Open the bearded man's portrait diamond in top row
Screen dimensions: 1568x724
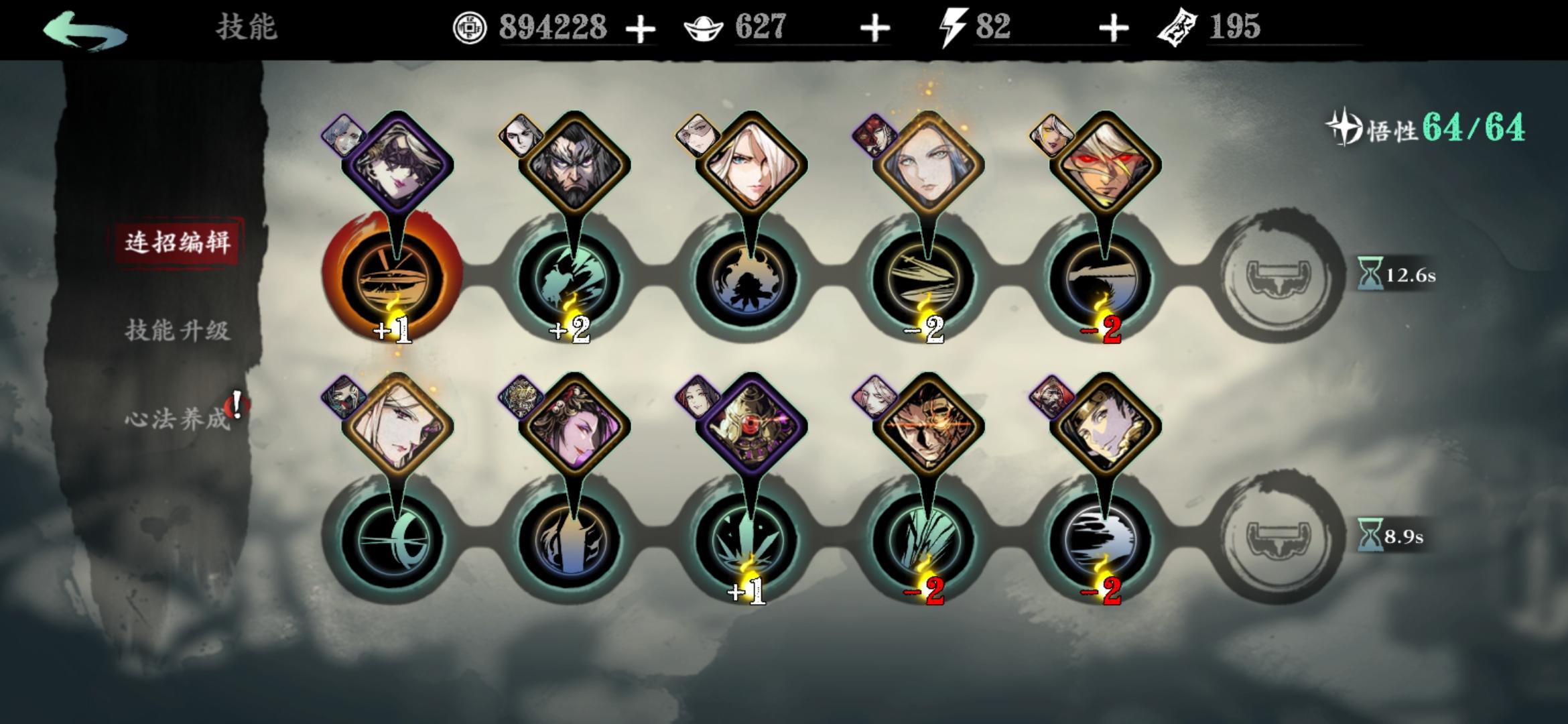coord(576,161)
